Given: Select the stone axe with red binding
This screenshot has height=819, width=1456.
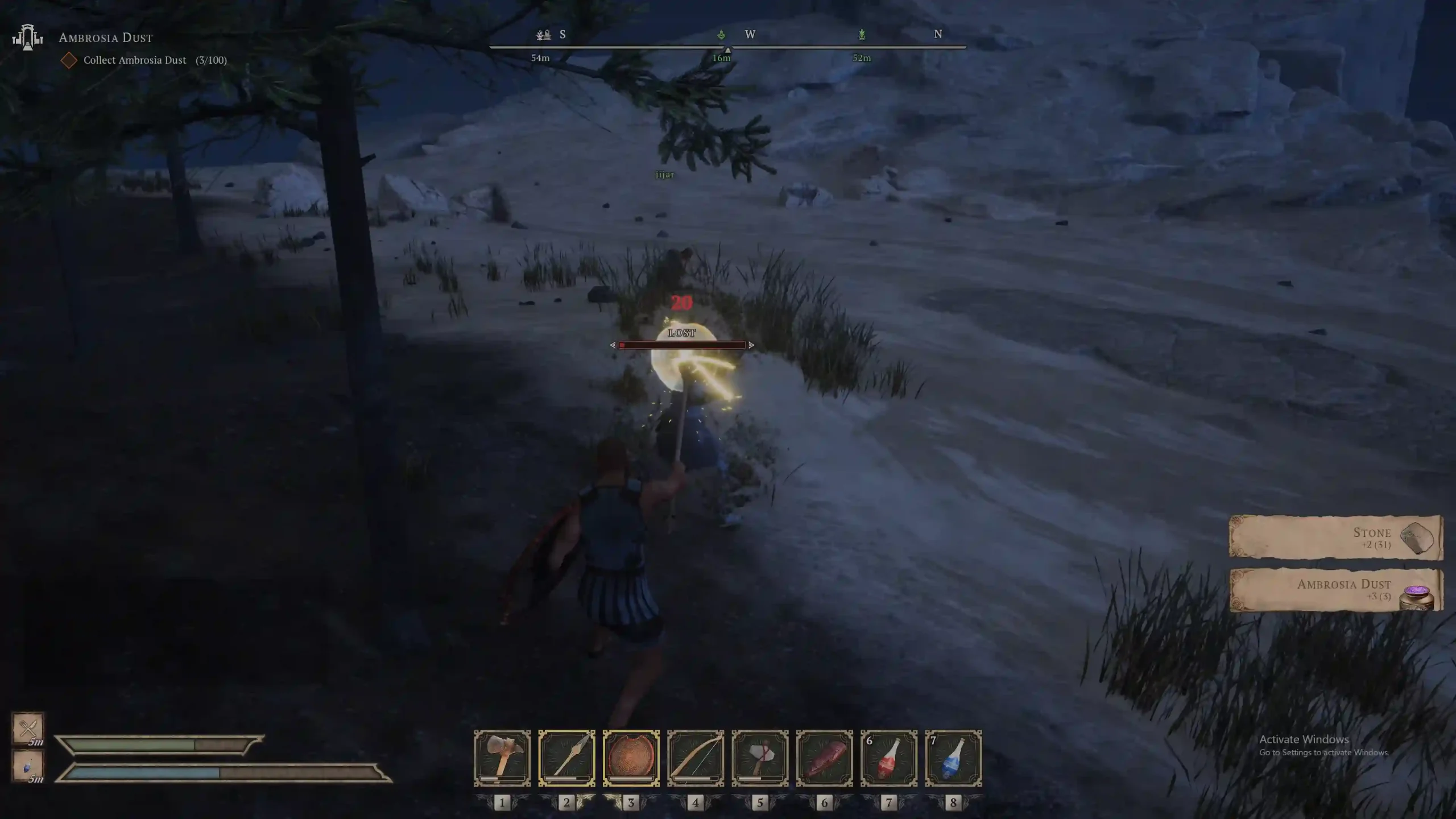Looking at the screenshot, I should tap(760, 758).
